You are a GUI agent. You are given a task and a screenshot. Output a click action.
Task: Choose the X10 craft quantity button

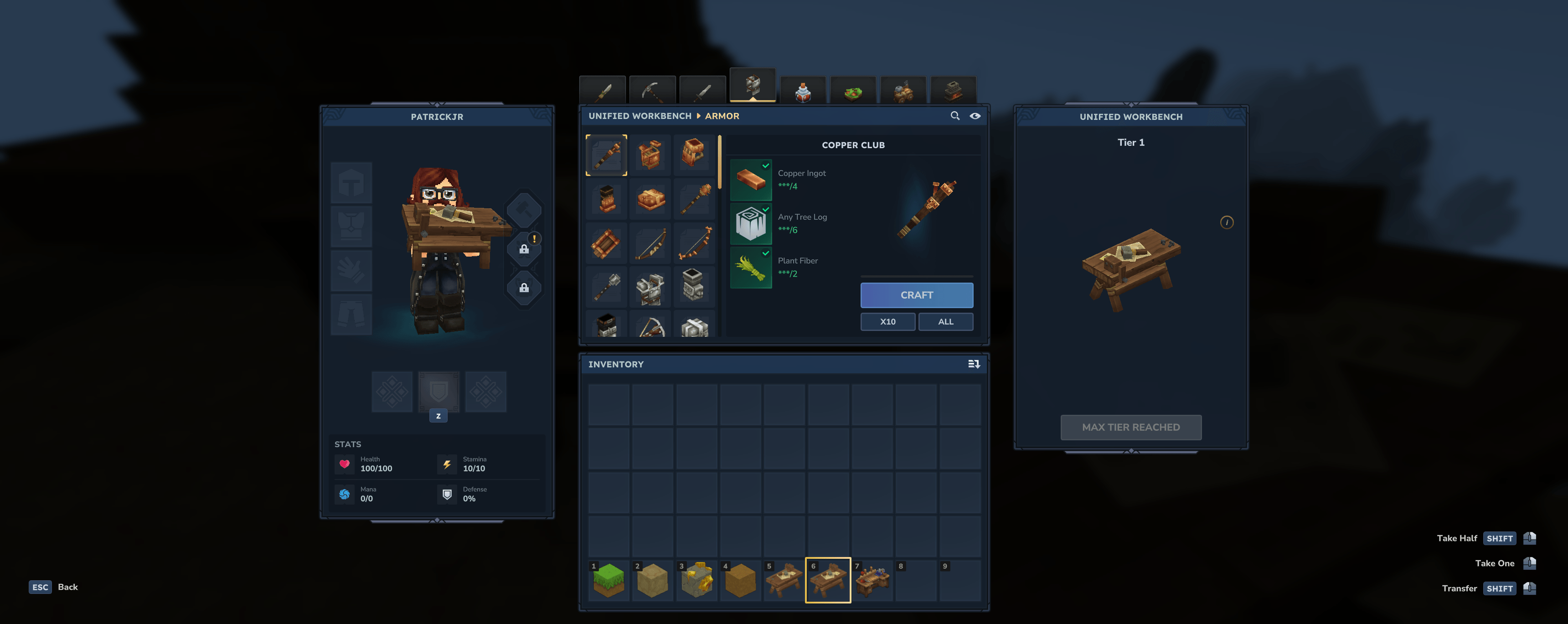(x=887, y=321)
